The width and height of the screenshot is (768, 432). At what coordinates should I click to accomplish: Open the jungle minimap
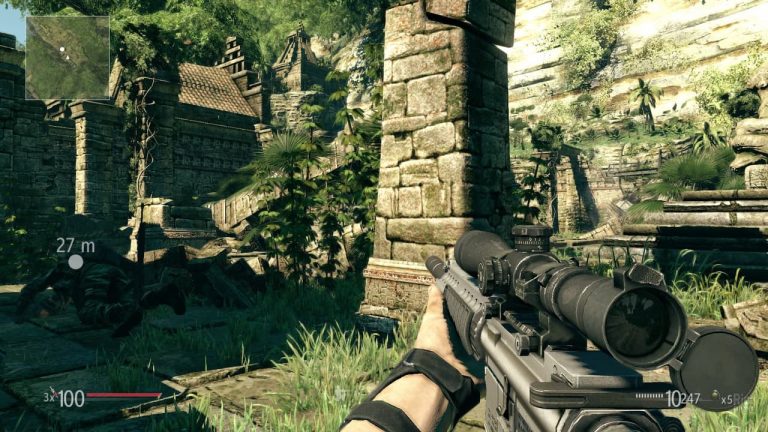click(67, 57)
